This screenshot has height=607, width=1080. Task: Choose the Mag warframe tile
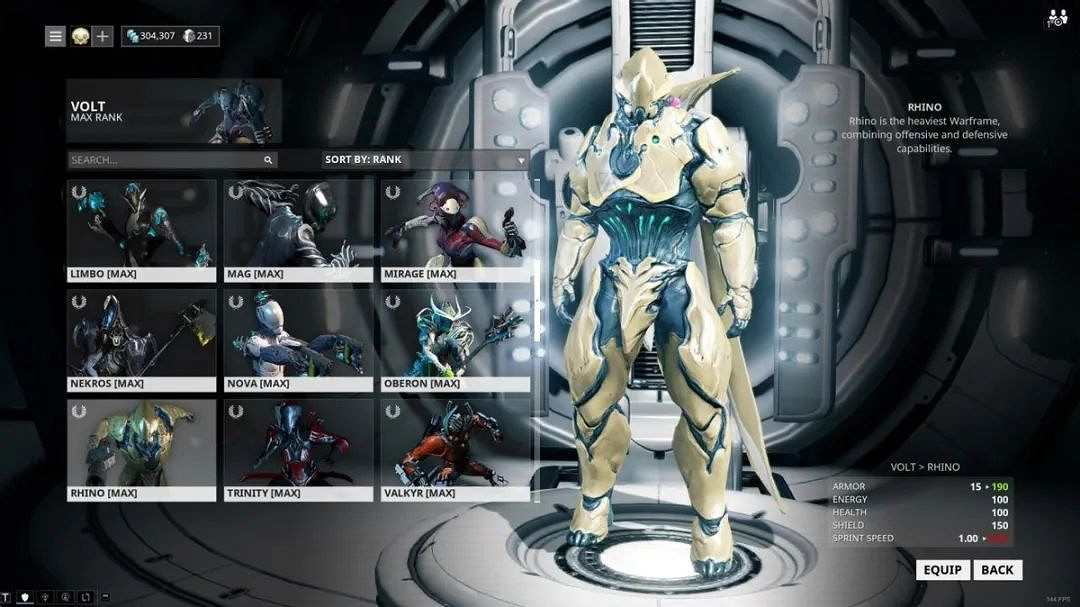298,231
